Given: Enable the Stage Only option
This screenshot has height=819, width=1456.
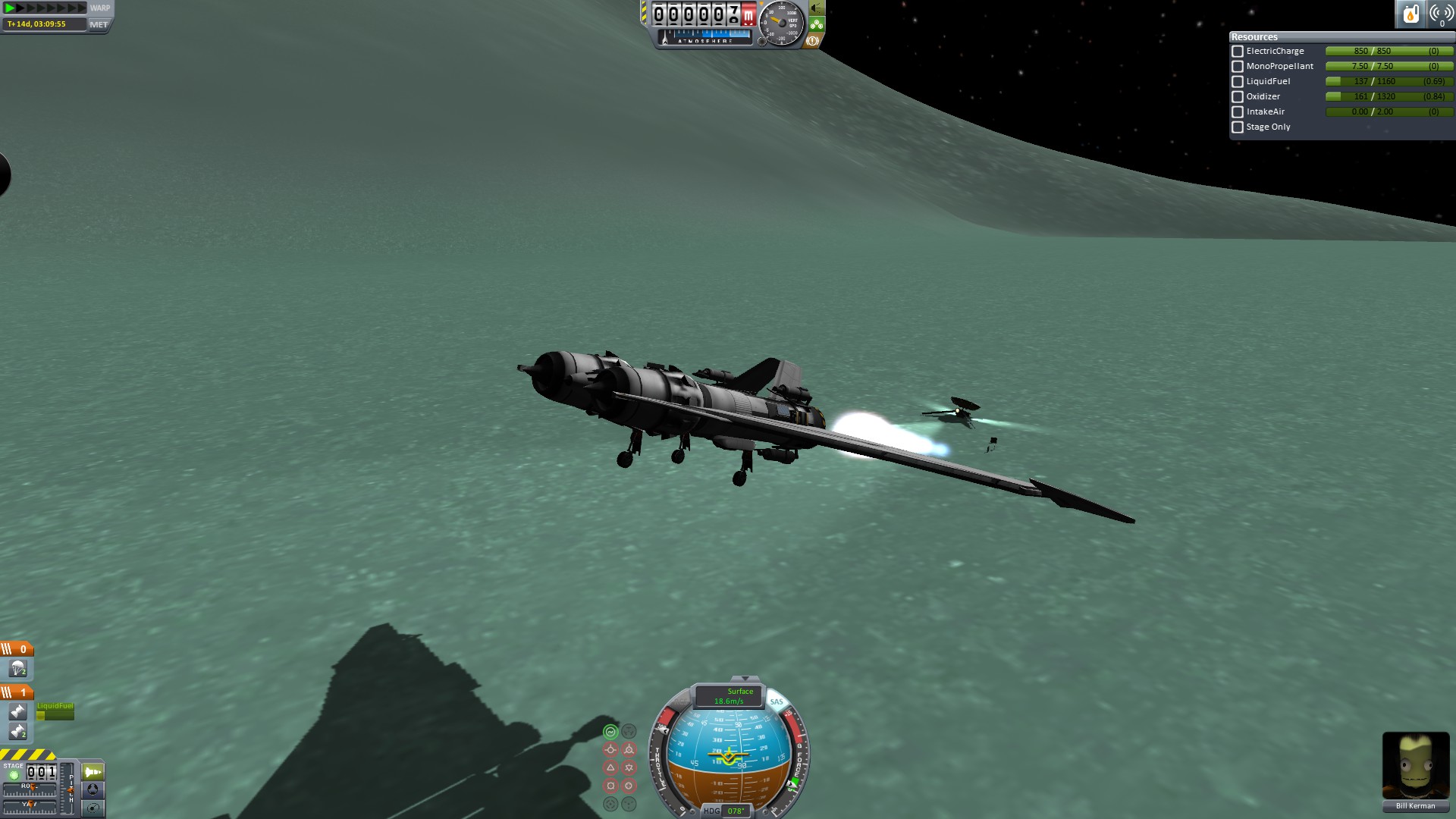Looking at the screenshot, I should (1238, 127).
